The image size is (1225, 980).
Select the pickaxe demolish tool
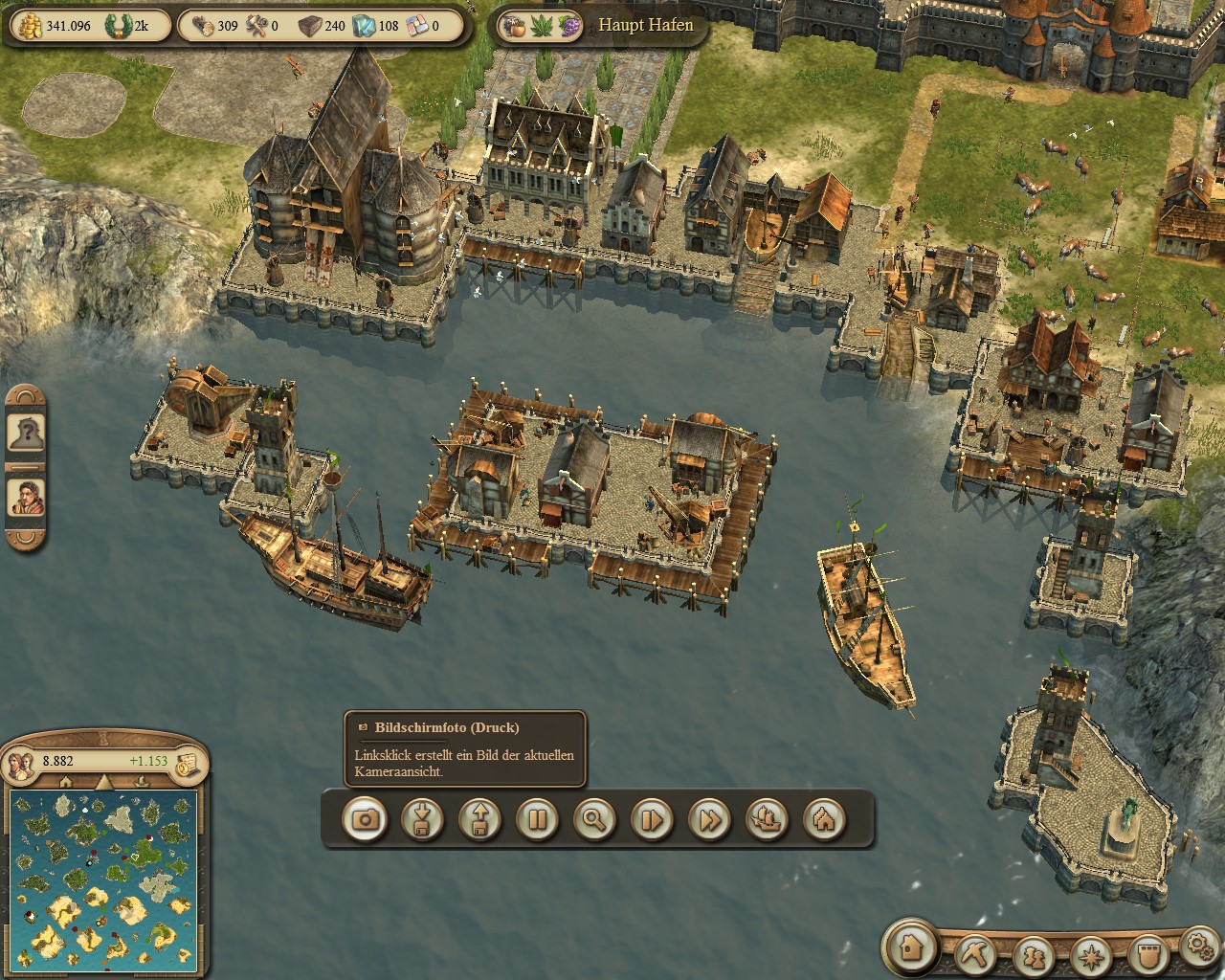977,953
